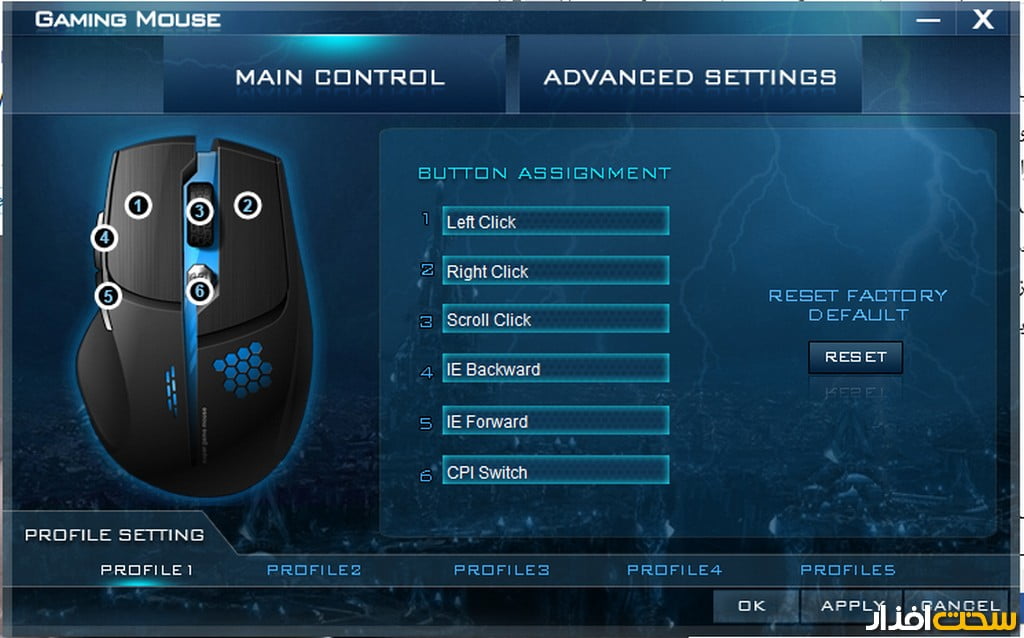
Task: Select Profile1
Action: (146, 570)
